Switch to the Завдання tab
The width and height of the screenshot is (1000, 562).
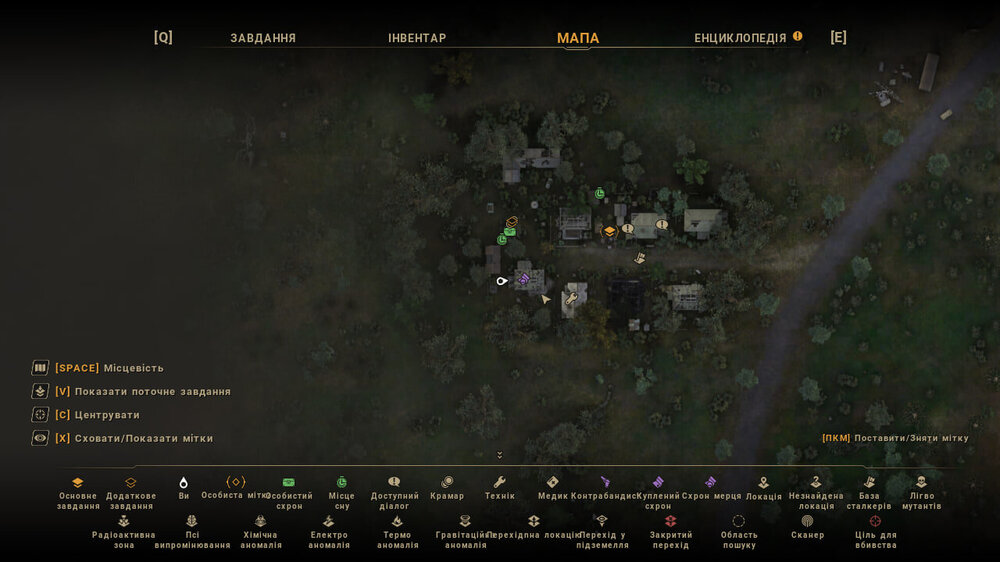(263, 38)
